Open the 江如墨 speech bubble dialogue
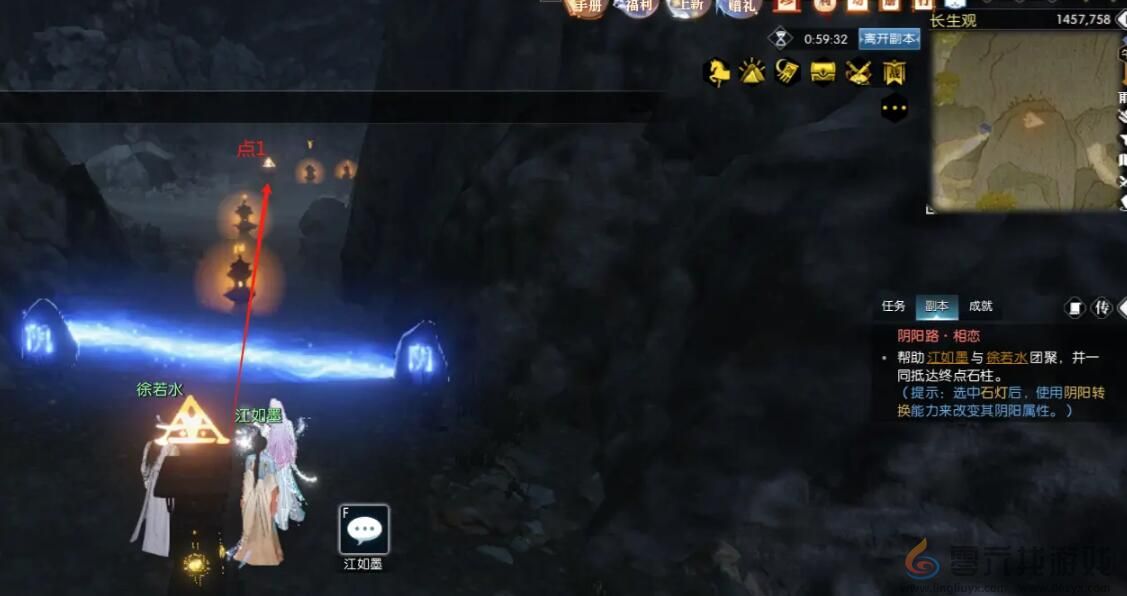The height and width of the screenshot is (596, 1127). tap(365, 530)
